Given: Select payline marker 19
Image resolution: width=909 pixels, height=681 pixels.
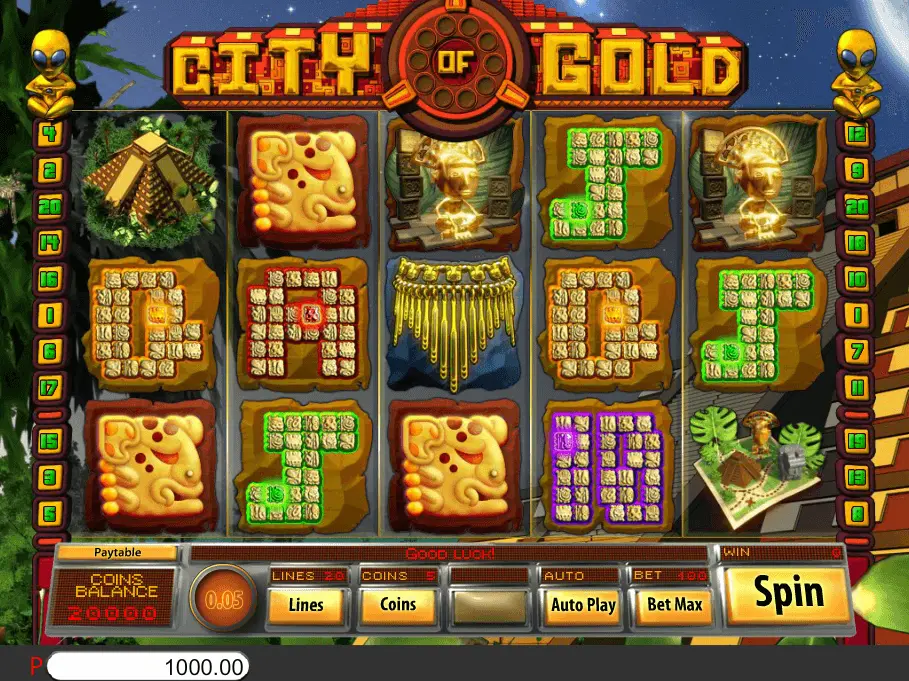Looking at the screenshot, I should (x=856, y=440).
